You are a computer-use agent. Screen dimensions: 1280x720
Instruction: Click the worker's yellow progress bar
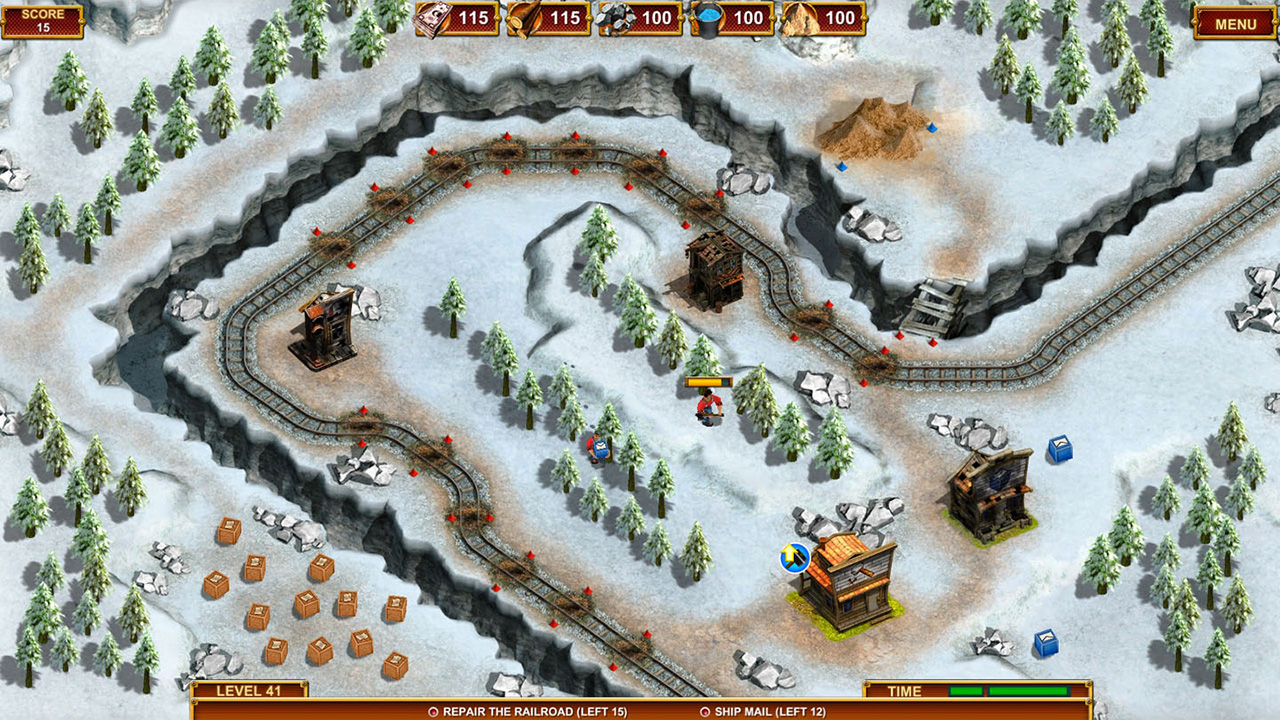tap(709, 381)
